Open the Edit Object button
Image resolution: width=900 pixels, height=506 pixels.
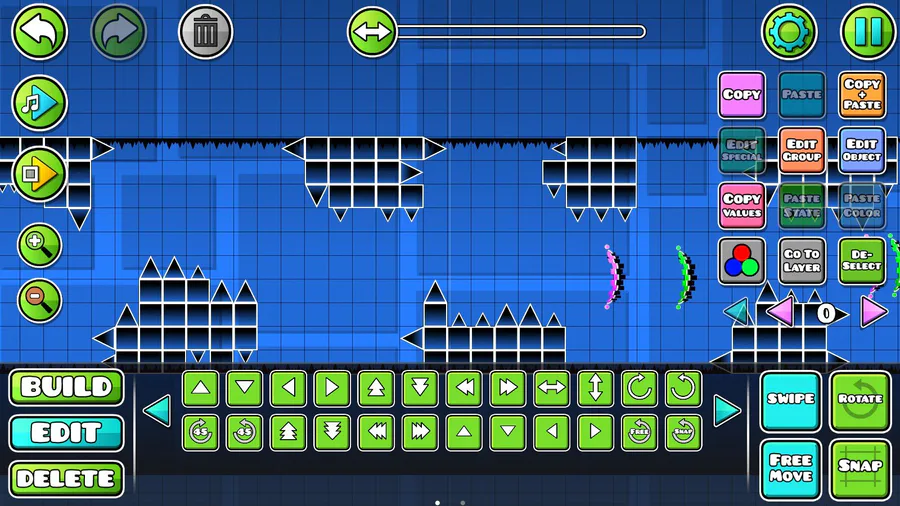coord(862,151)
